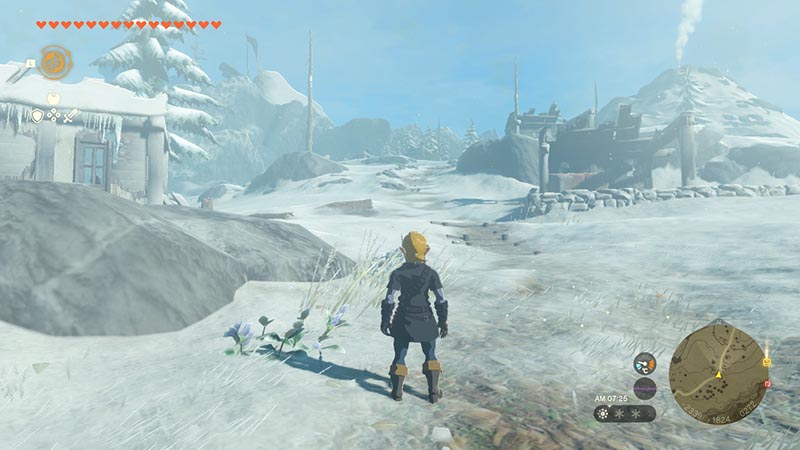This screenshot has height=450, width=800.
Task: Select the shield quick-slot icon
Action: pos(37,116)
